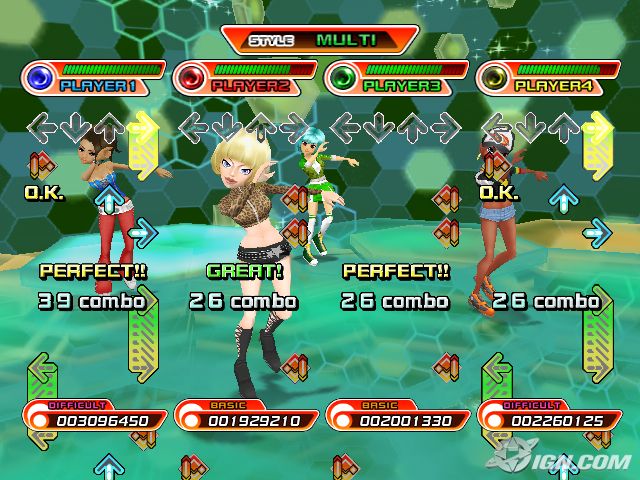Pick the yellow PLAYER4 badge

click(x=548, y=78)
